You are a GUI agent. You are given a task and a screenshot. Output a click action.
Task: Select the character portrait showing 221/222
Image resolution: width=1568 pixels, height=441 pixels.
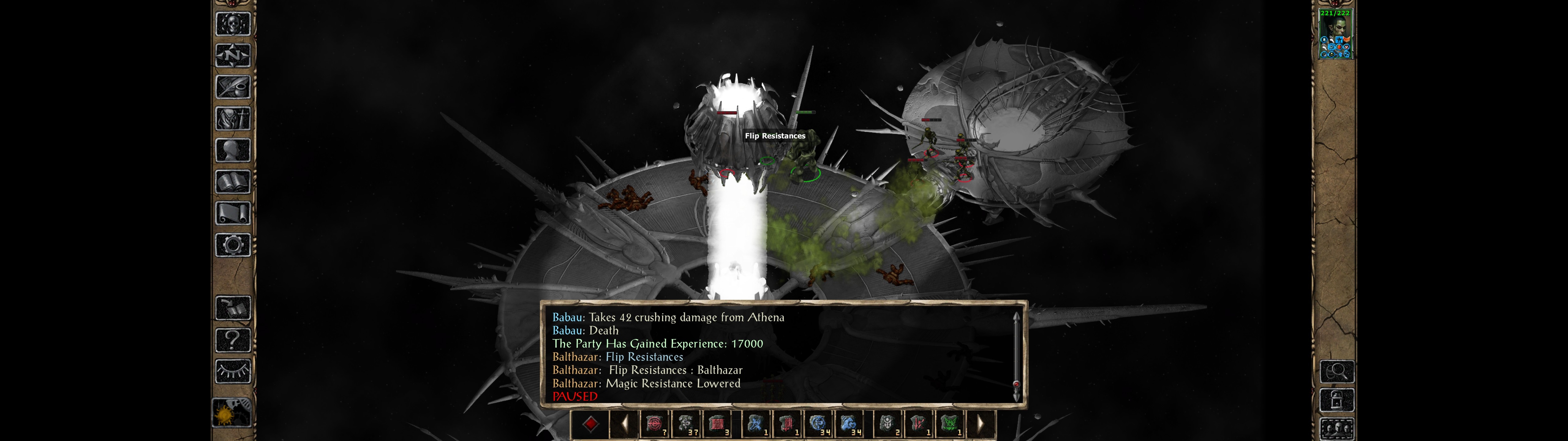[x=1335, y=34]
